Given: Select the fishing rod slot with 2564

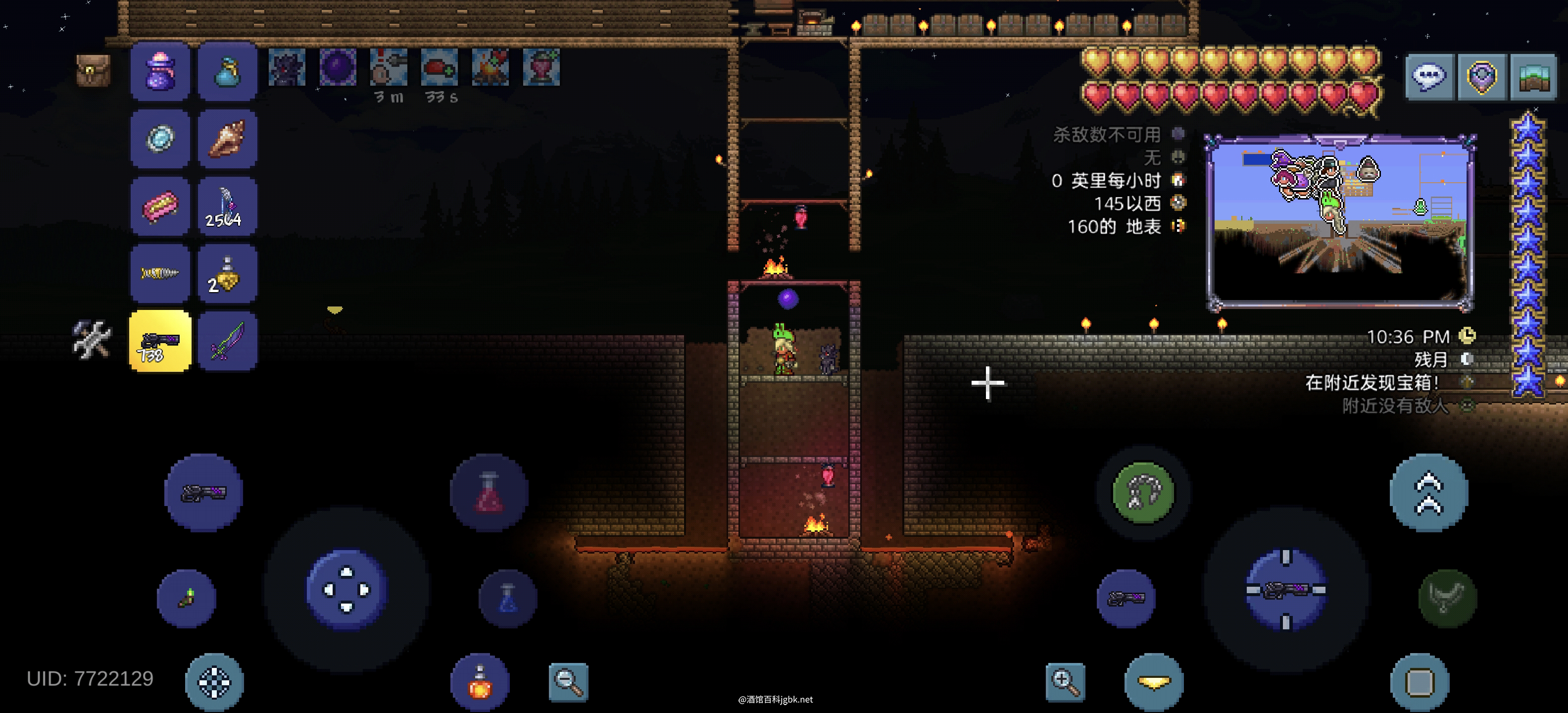Looking at the screenshot, I should (227, 206).
